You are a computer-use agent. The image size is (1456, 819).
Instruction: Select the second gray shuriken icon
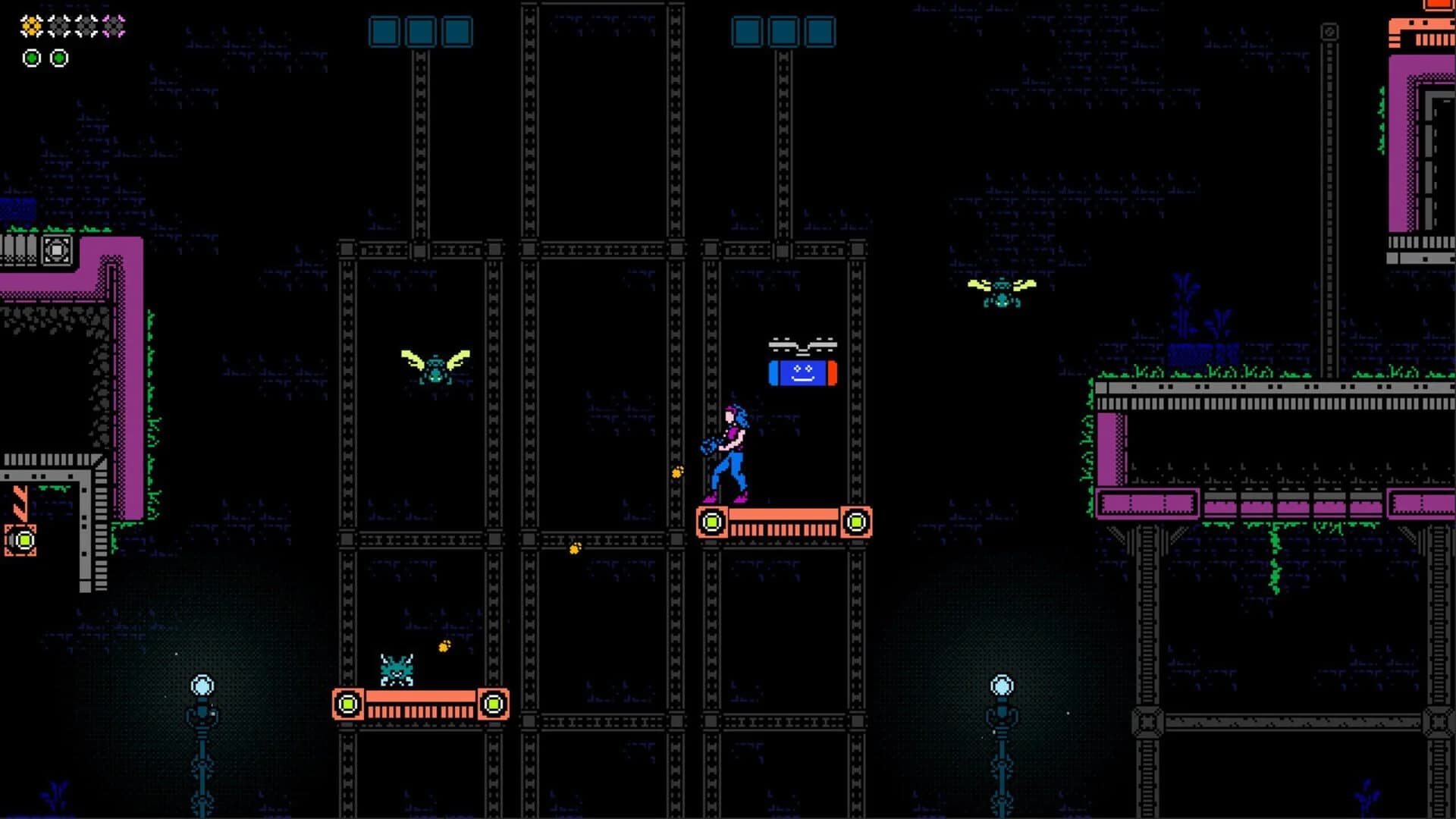pyautogui.click(x=58, y=25)
